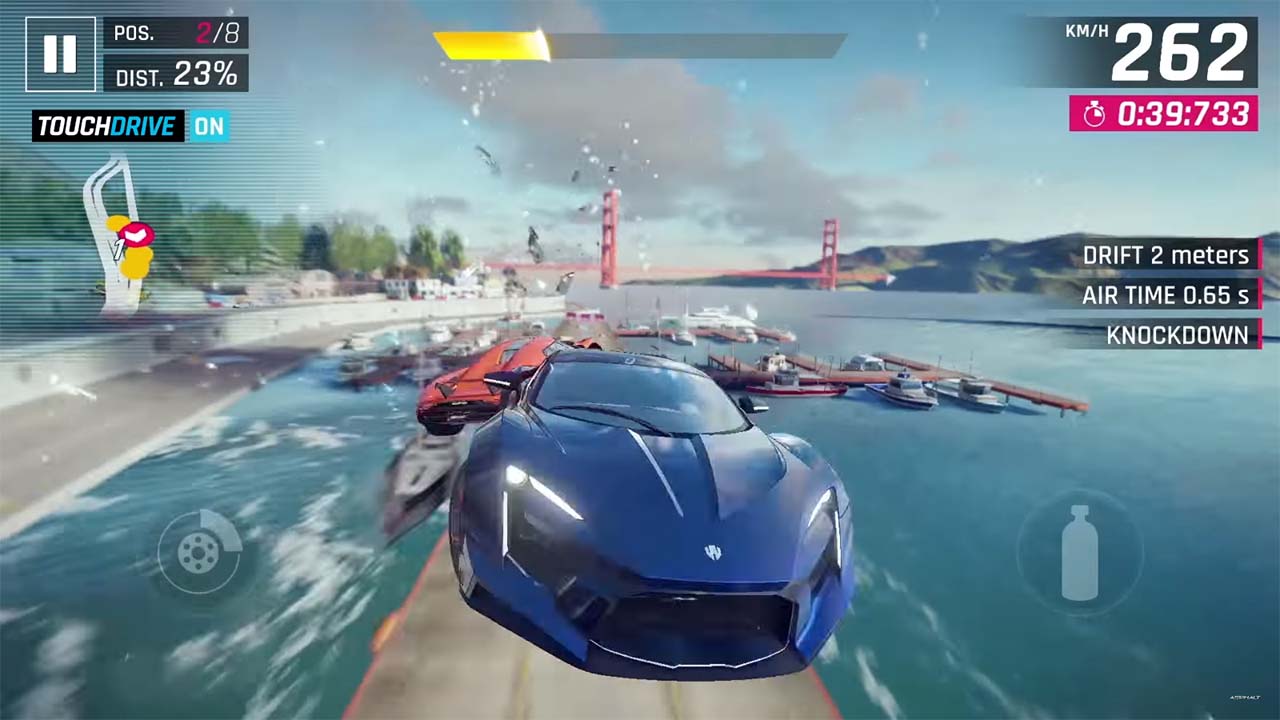Click the POS 2/8 indicator
Viewport: 1280px width, 720px height.
point(175,33)
